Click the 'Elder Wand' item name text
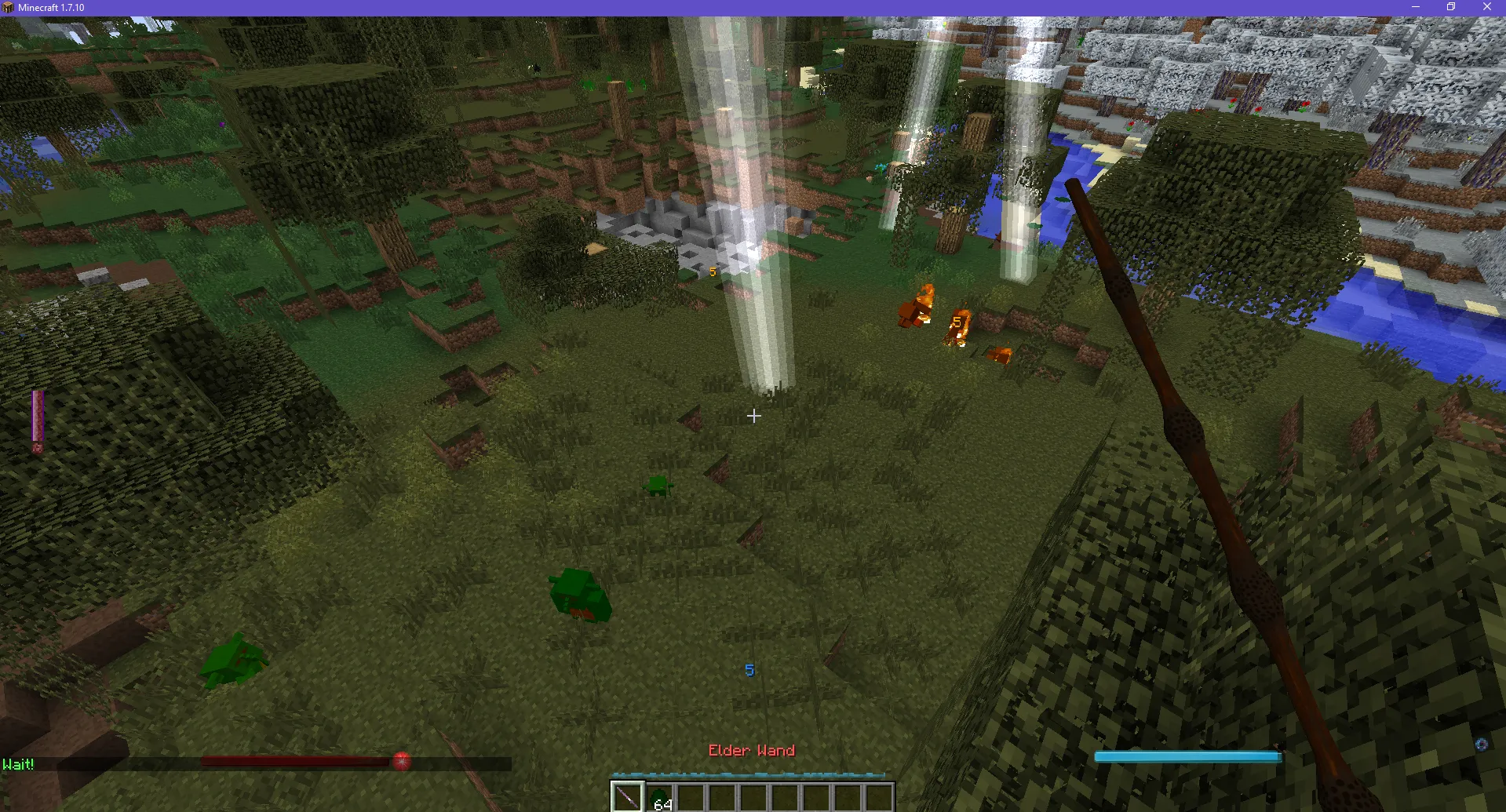This screenshot has width=1506, height=812. pos(751,750)
